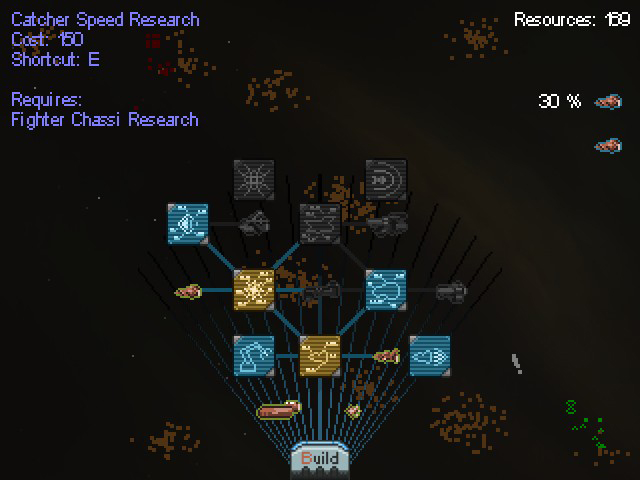Select the blue rook tower research tile
The image size is (640, 480).
(x=254, y=355)
